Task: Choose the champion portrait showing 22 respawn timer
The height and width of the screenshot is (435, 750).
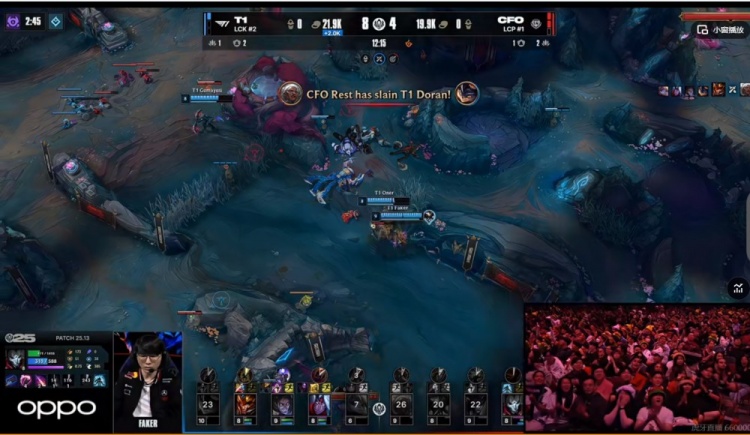Action: click(476, 405)
